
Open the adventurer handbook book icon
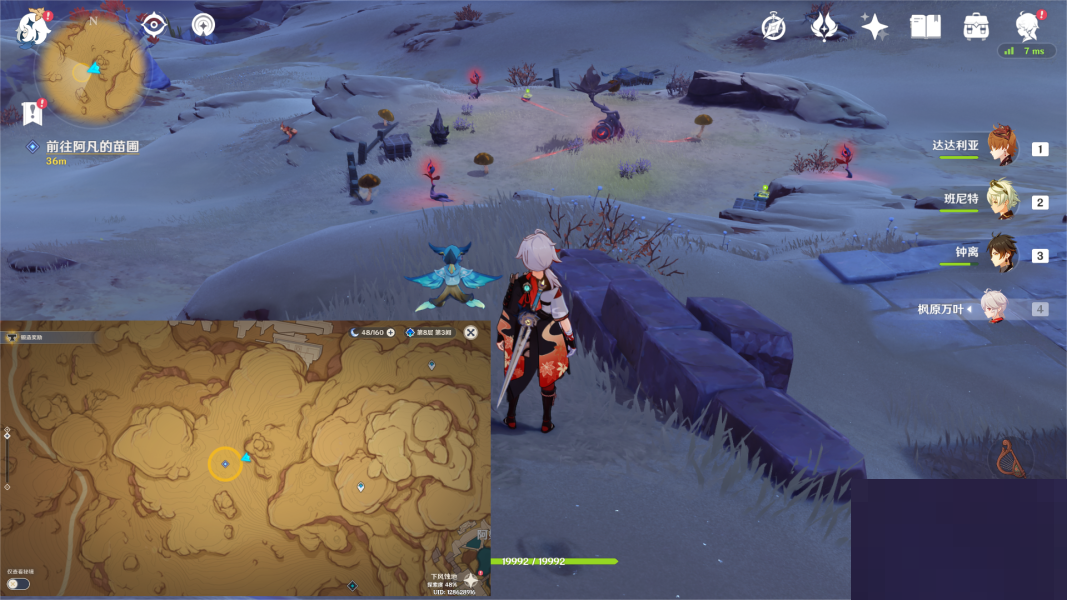925,27
